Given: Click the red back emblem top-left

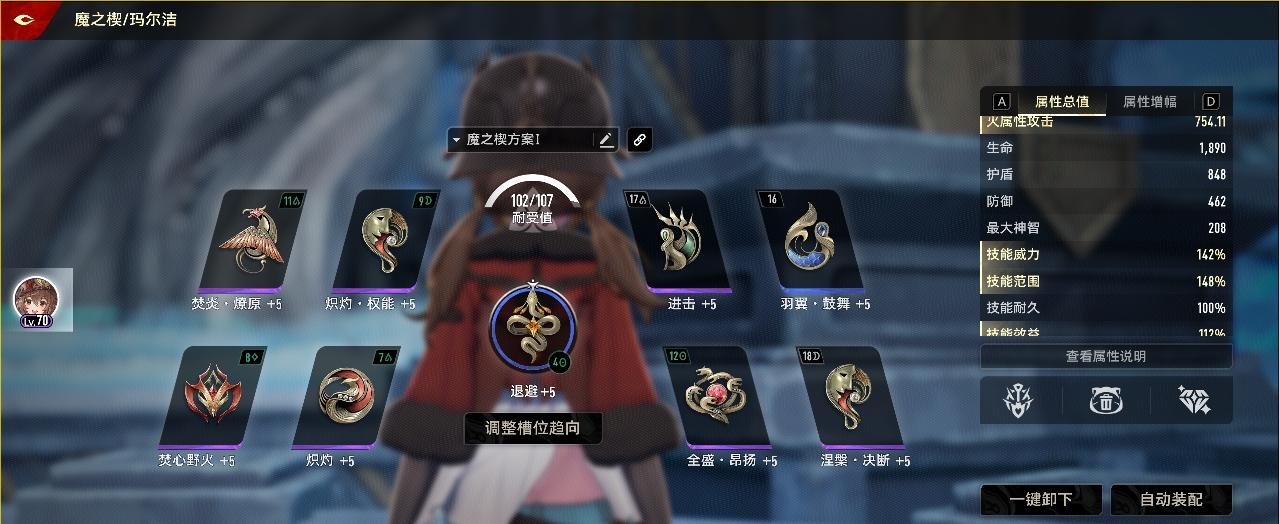Looking at the screenshot, I should coord(22,19).
